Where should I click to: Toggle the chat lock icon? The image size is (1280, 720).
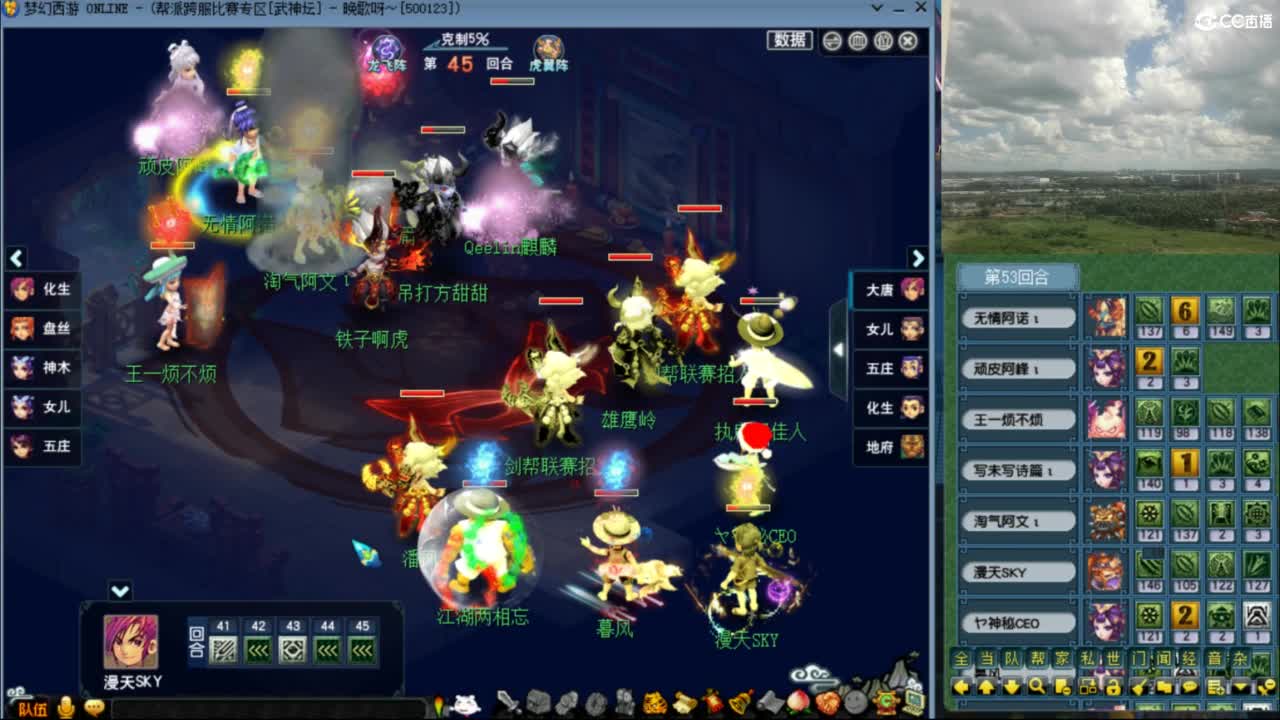click(1112, 687)
